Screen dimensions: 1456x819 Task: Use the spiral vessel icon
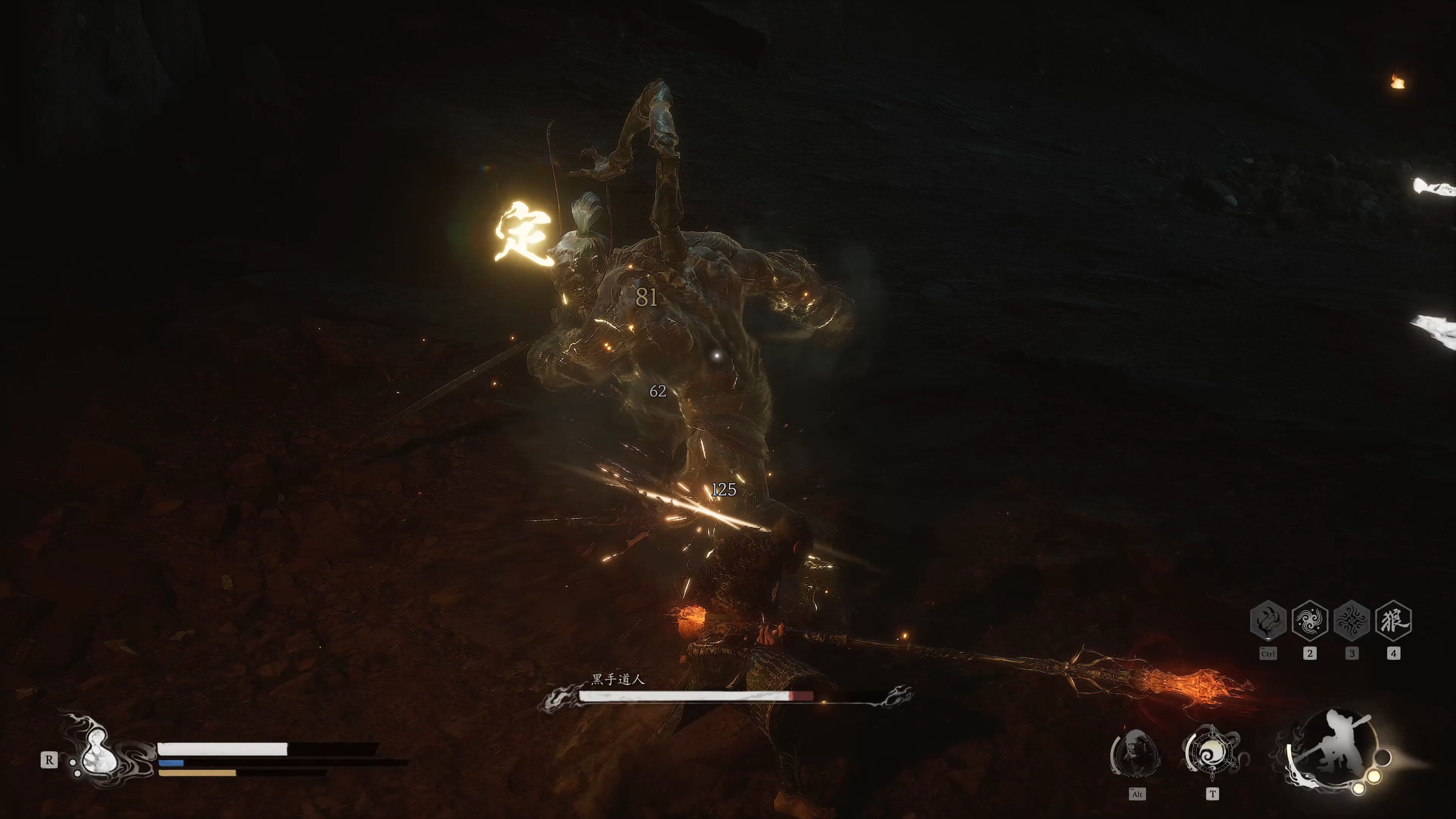click(x=1212, y=753)
